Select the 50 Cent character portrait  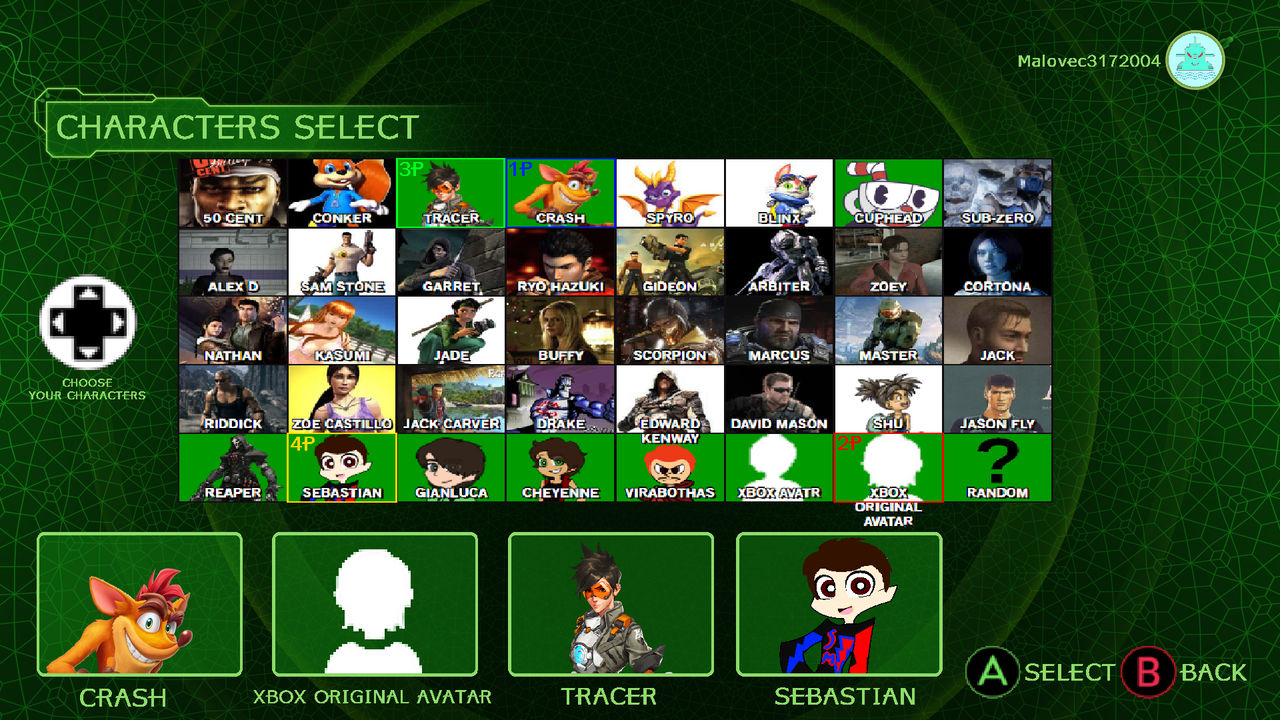pos(234,192)
